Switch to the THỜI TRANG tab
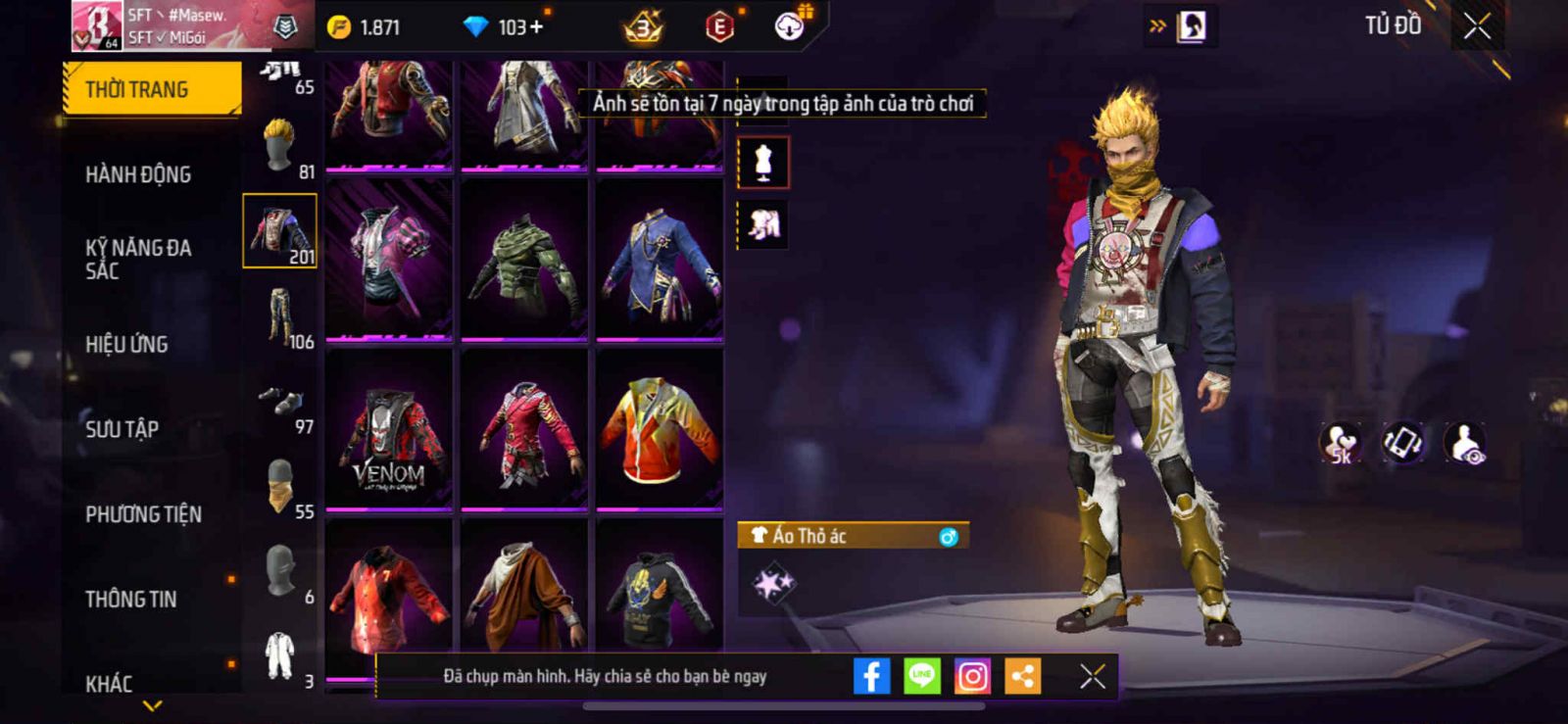The image size is (1568, 724). tap(151, 89)
